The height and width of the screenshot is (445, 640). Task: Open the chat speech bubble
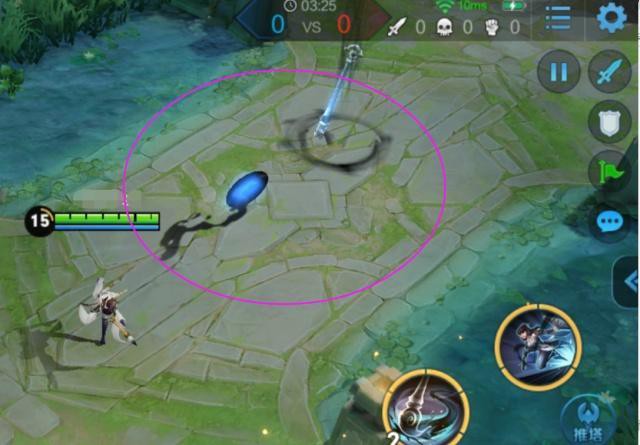pos(608,220)
